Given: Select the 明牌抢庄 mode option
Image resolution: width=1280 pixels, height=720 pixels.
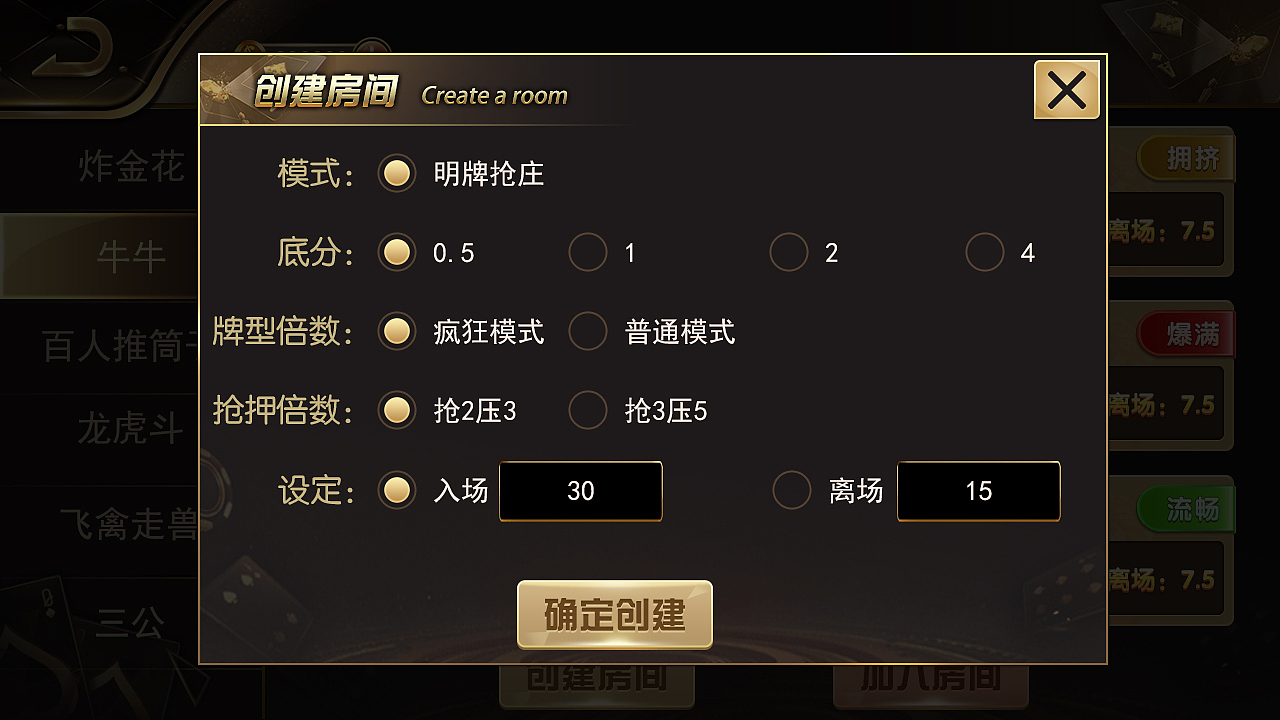Looking at the screenshot, I should (397, 173).
